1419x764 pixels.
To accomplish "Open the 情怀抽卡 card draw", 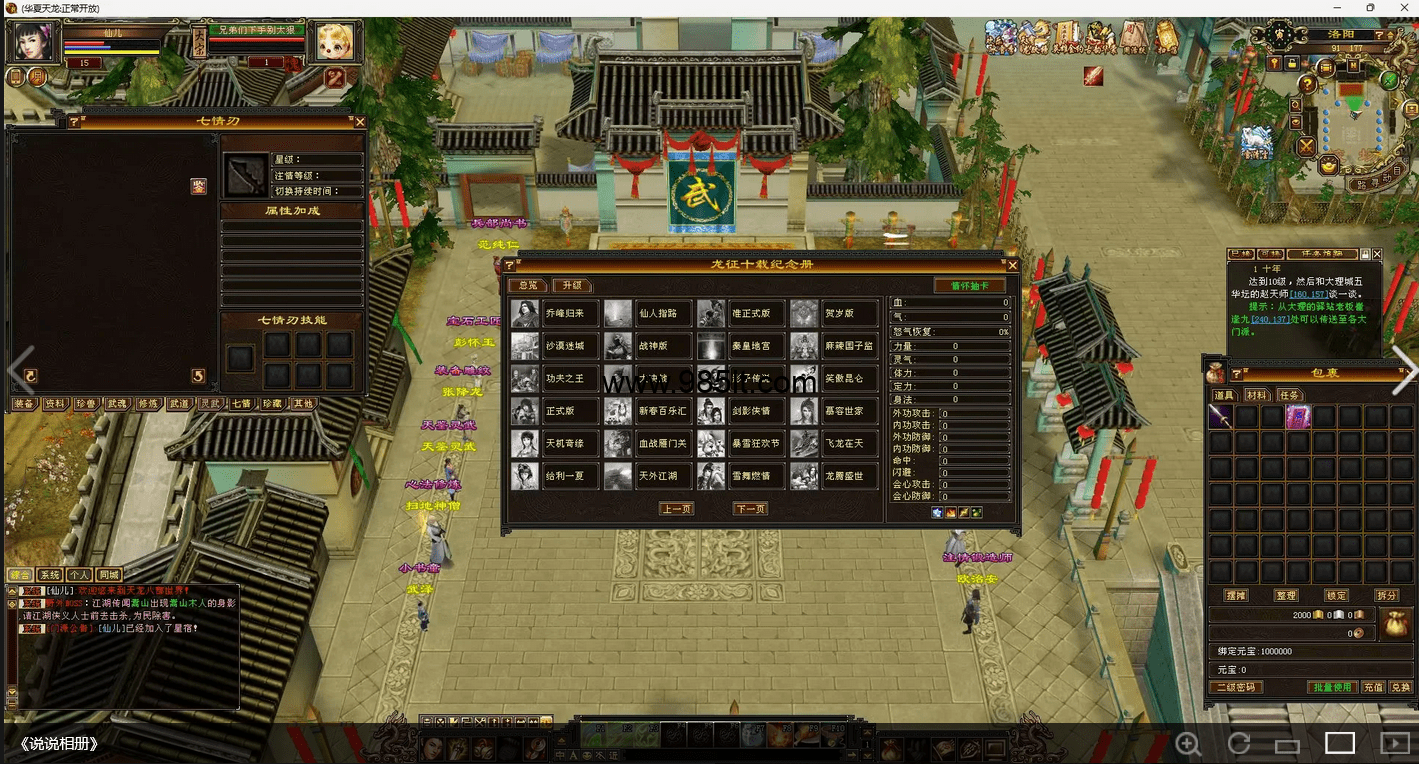I will click(969, 286).
